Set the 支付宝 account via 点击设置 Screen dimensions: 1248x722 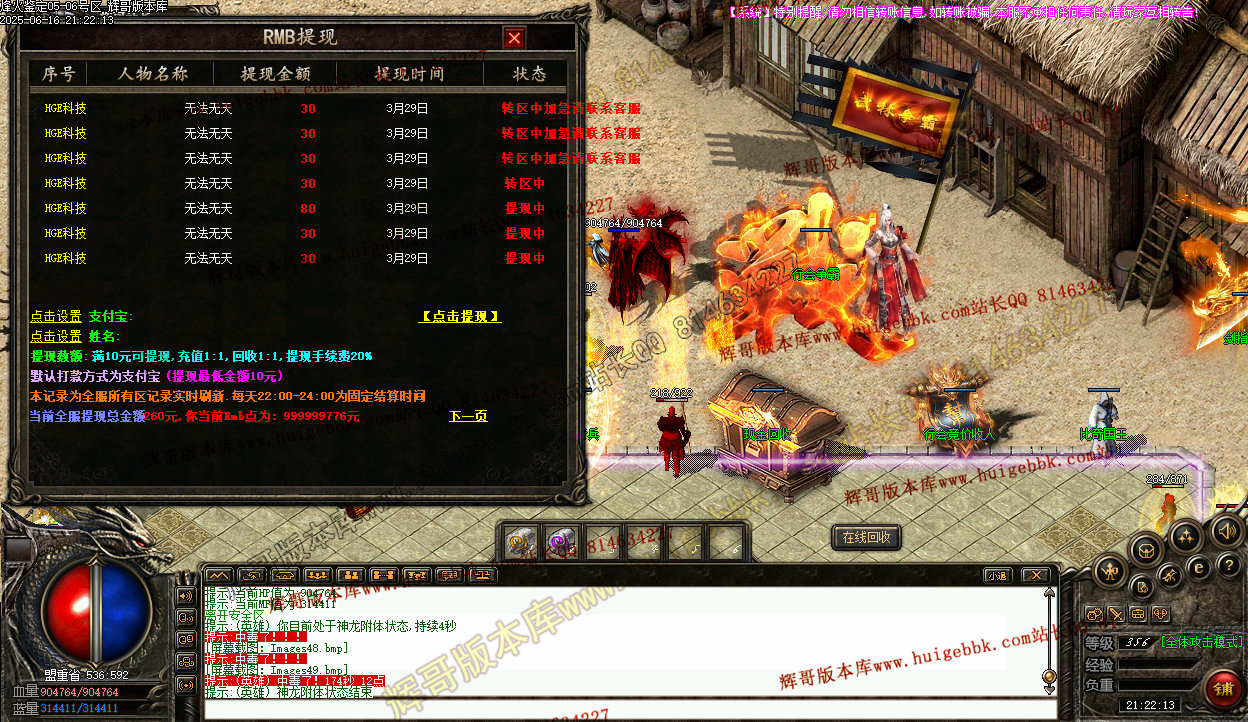pyautogui.click(x=56, y=316)
